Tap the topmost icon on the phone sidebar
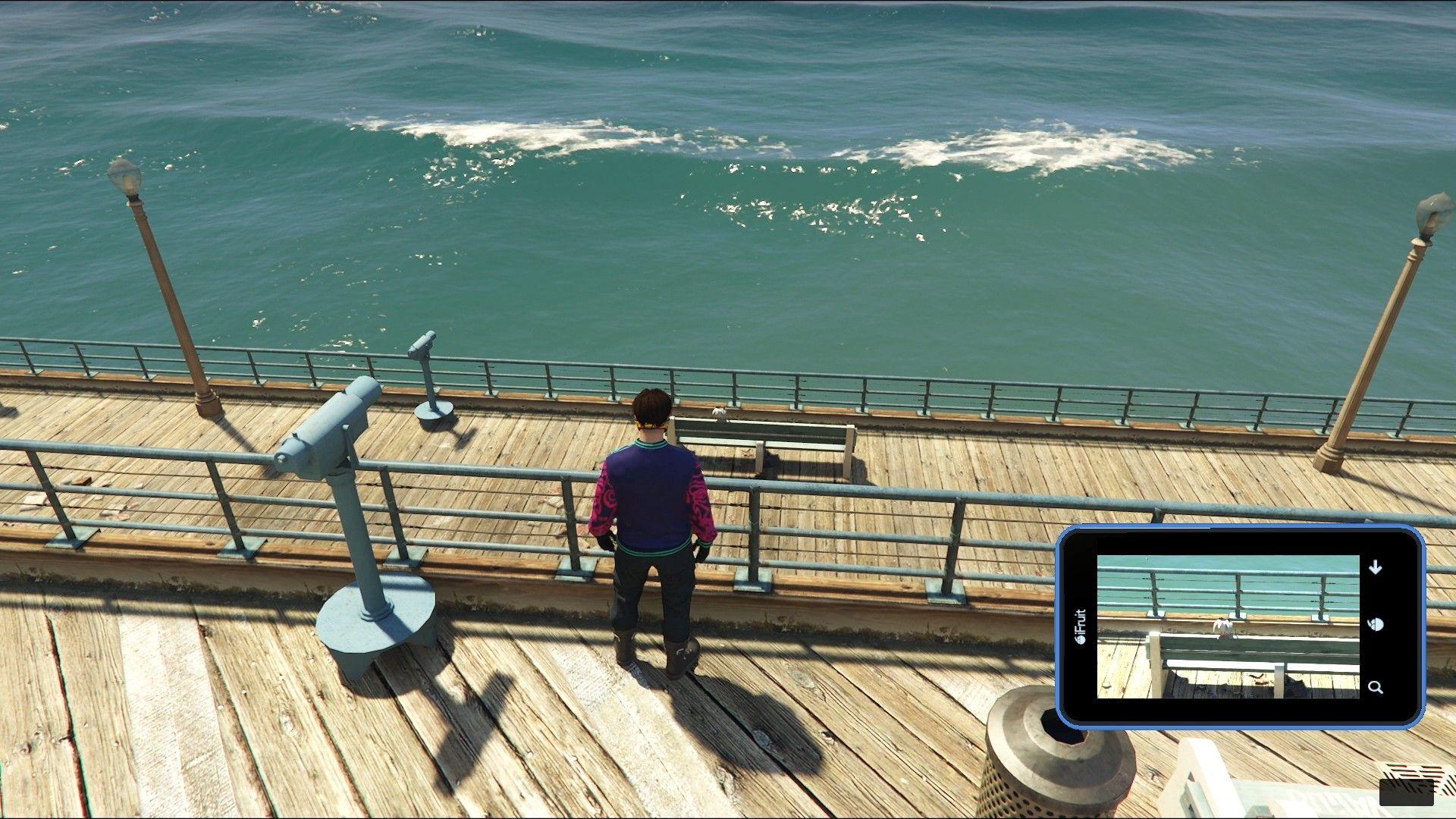 (x=1374, y=567)
